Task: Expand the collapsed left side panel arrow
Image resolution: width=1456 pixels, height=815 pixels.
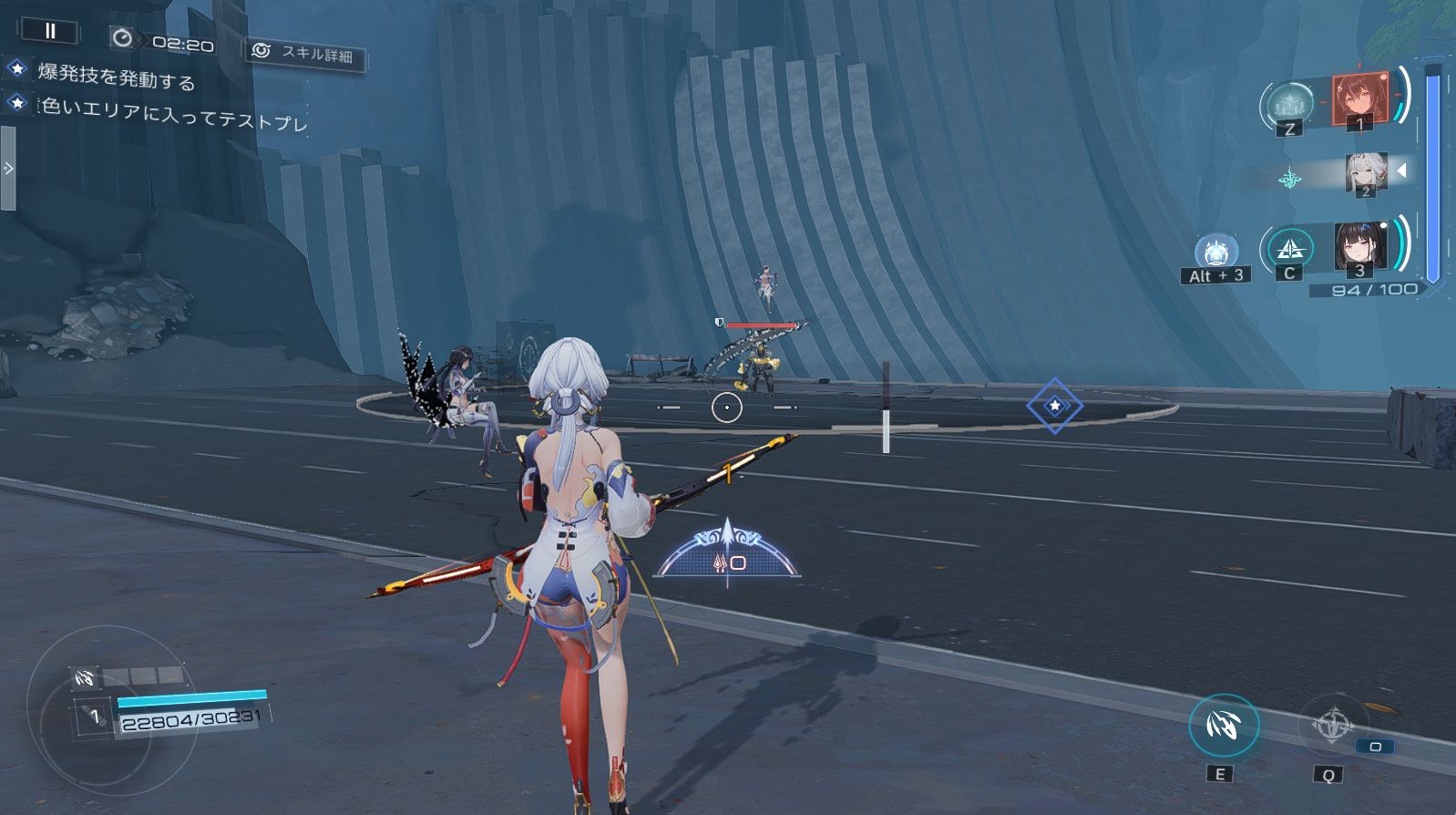Action: coord(8,169)
